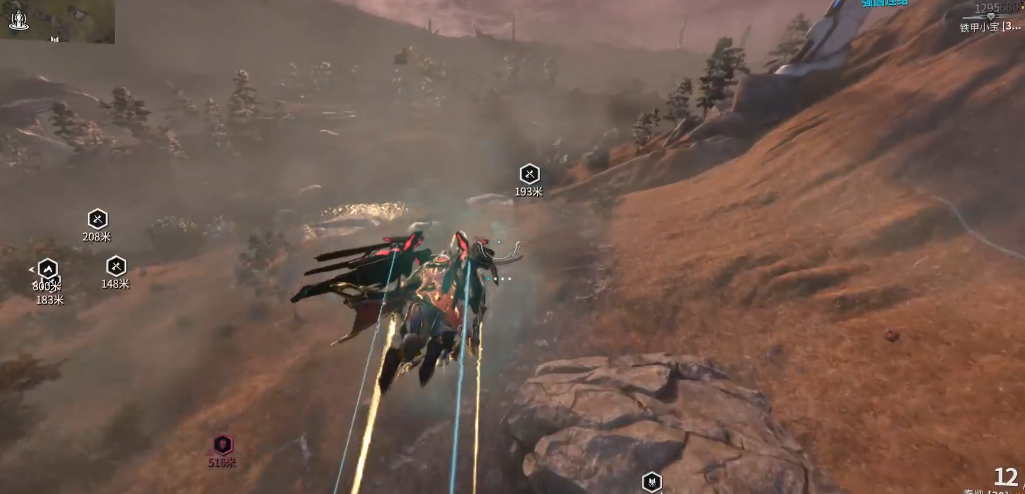Select the purple skull marker at 516米
This screenshot has width=1025, height=494.
(x=222, y=445)
